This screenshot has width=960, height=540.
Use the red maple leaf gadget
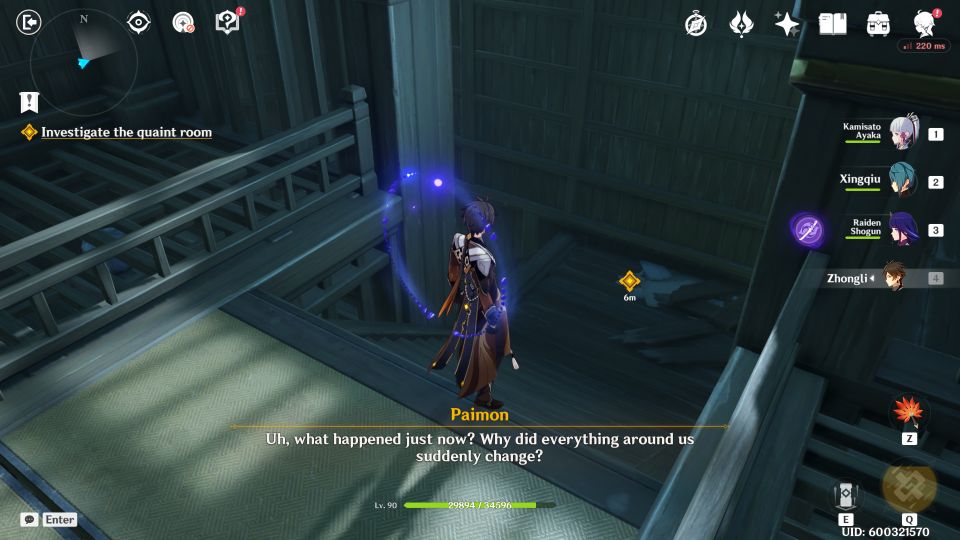909,412
